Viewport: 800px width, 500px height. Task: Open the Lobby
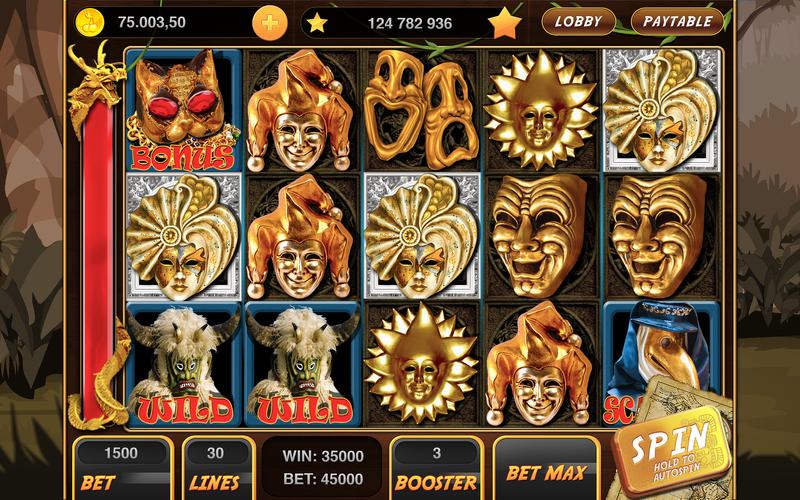[x=578, y=20]
